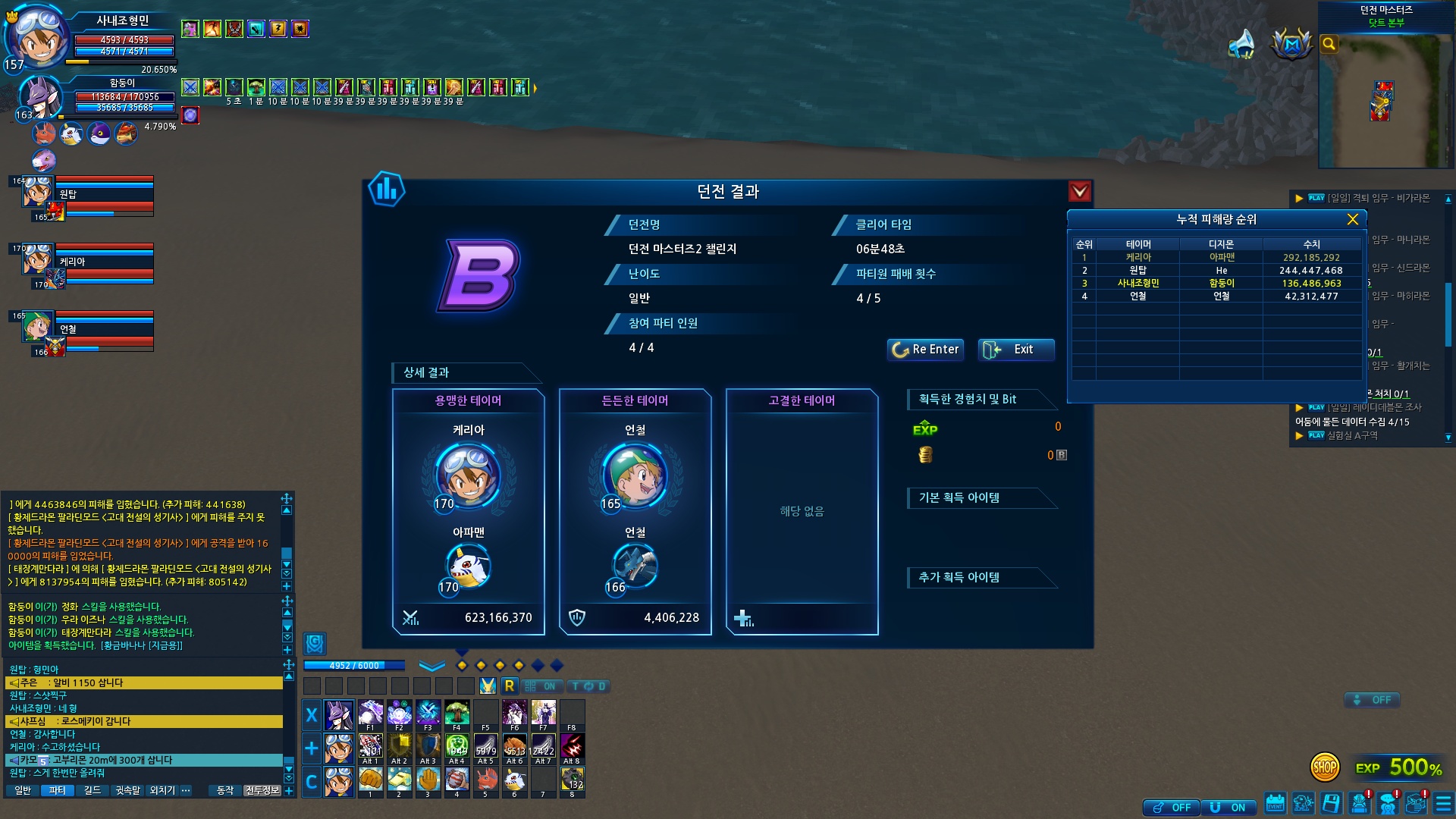Open the hamburger main menu icon
The height and width of the screenshot is (819, 1456).
pos(1442,803)
